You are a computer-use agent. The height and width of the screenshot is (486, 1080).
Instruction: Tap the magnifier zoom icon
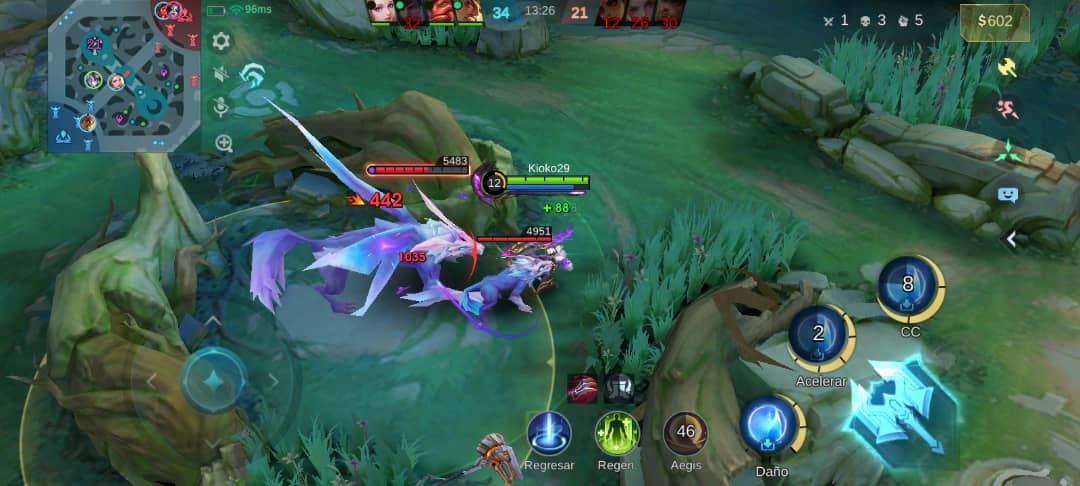pos(223,143)
